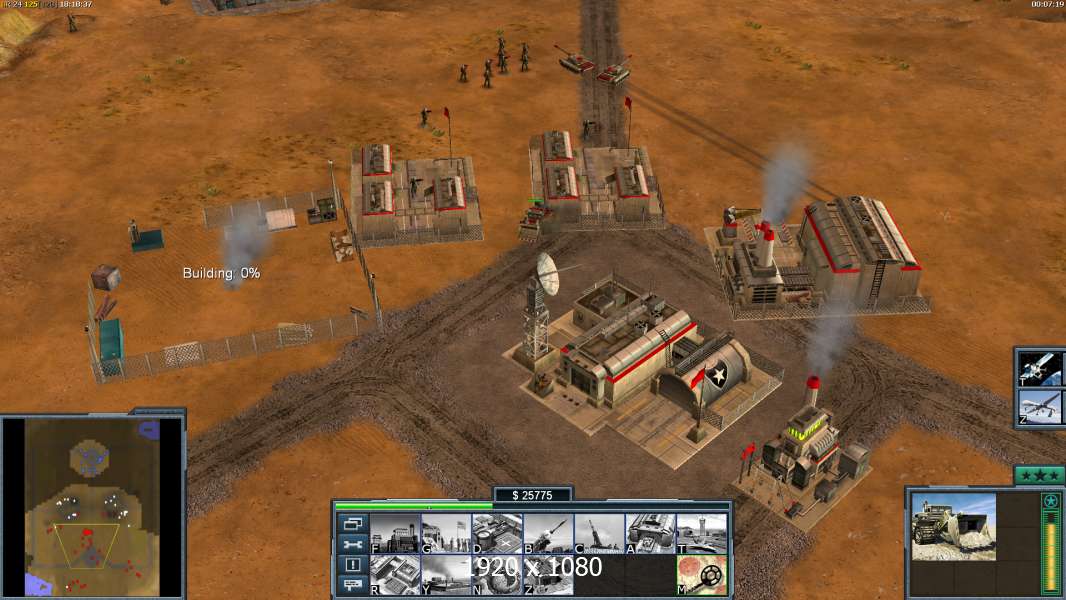The width and height of the screenshot is (1066, 600).
Task: Activate the mine detector command icon M
Action: [701, 575]
